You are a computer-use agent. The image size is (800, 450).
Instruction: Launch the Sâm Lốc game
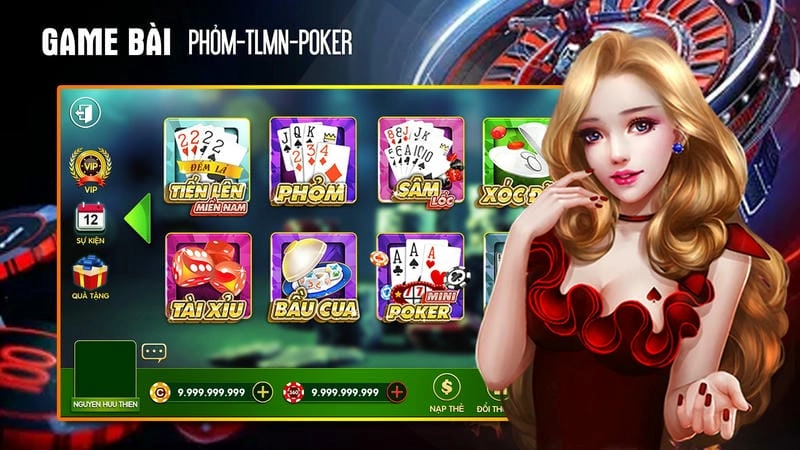point(420,163)
